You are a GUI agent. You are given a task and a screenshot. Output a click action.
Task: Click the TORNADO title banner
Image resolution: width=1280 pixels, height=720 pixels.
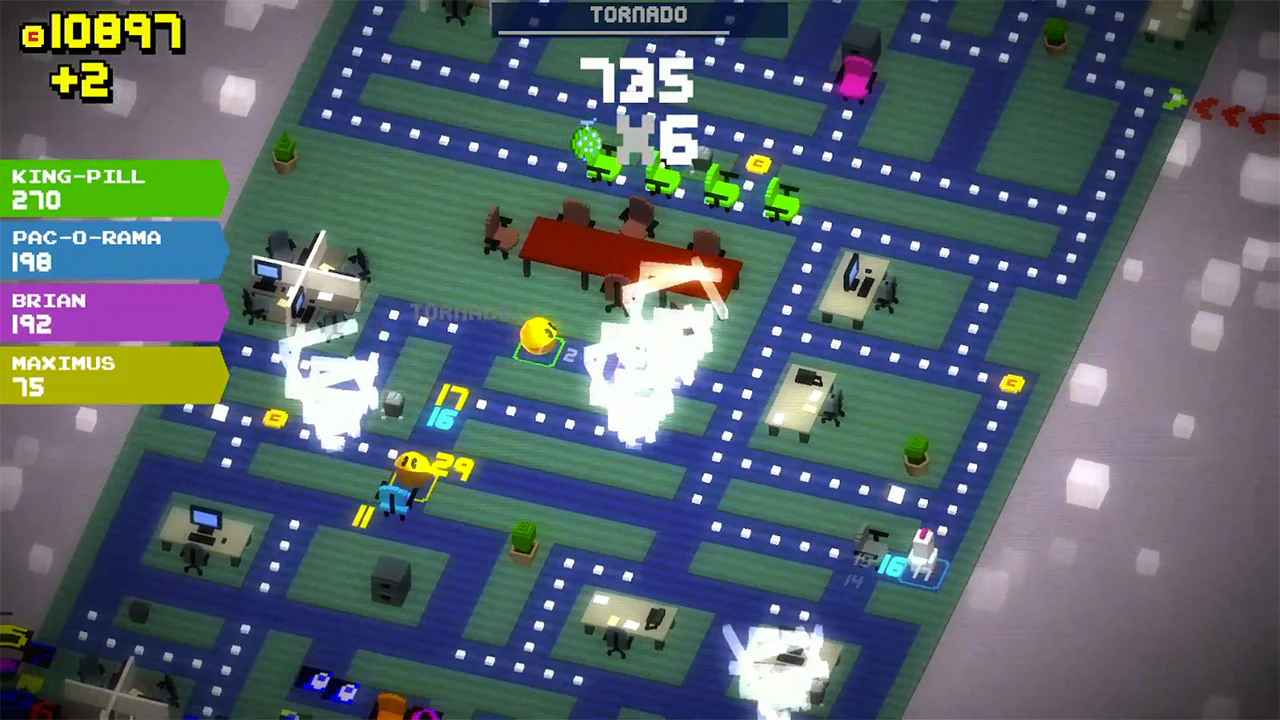click(639, 15)
